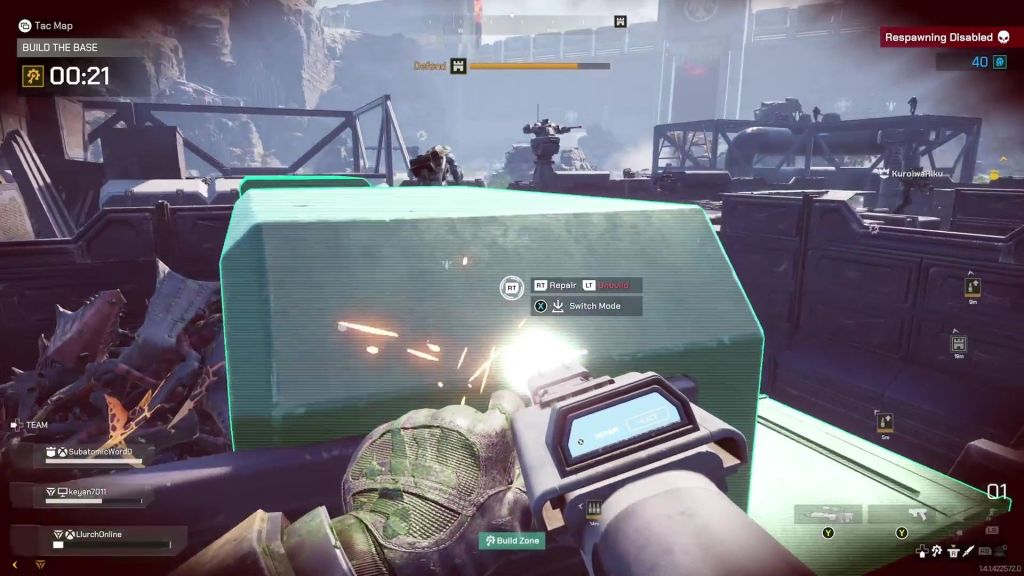Click the Build Zone label
1024x576 pixels.
click(x=512, y=540)
